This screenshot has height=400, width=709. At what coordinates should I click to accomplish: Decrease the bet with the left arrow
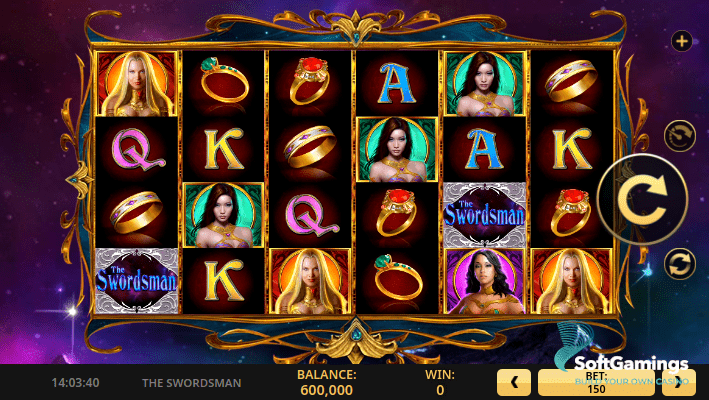514,381
